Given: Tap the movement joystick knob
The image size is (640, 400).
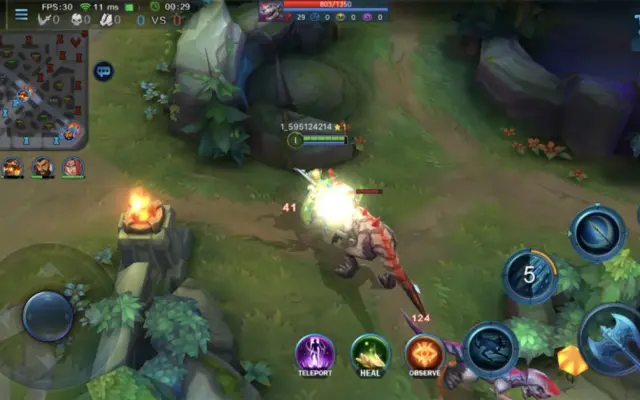Looking at the screenshot, I should [x=47, y=316].
